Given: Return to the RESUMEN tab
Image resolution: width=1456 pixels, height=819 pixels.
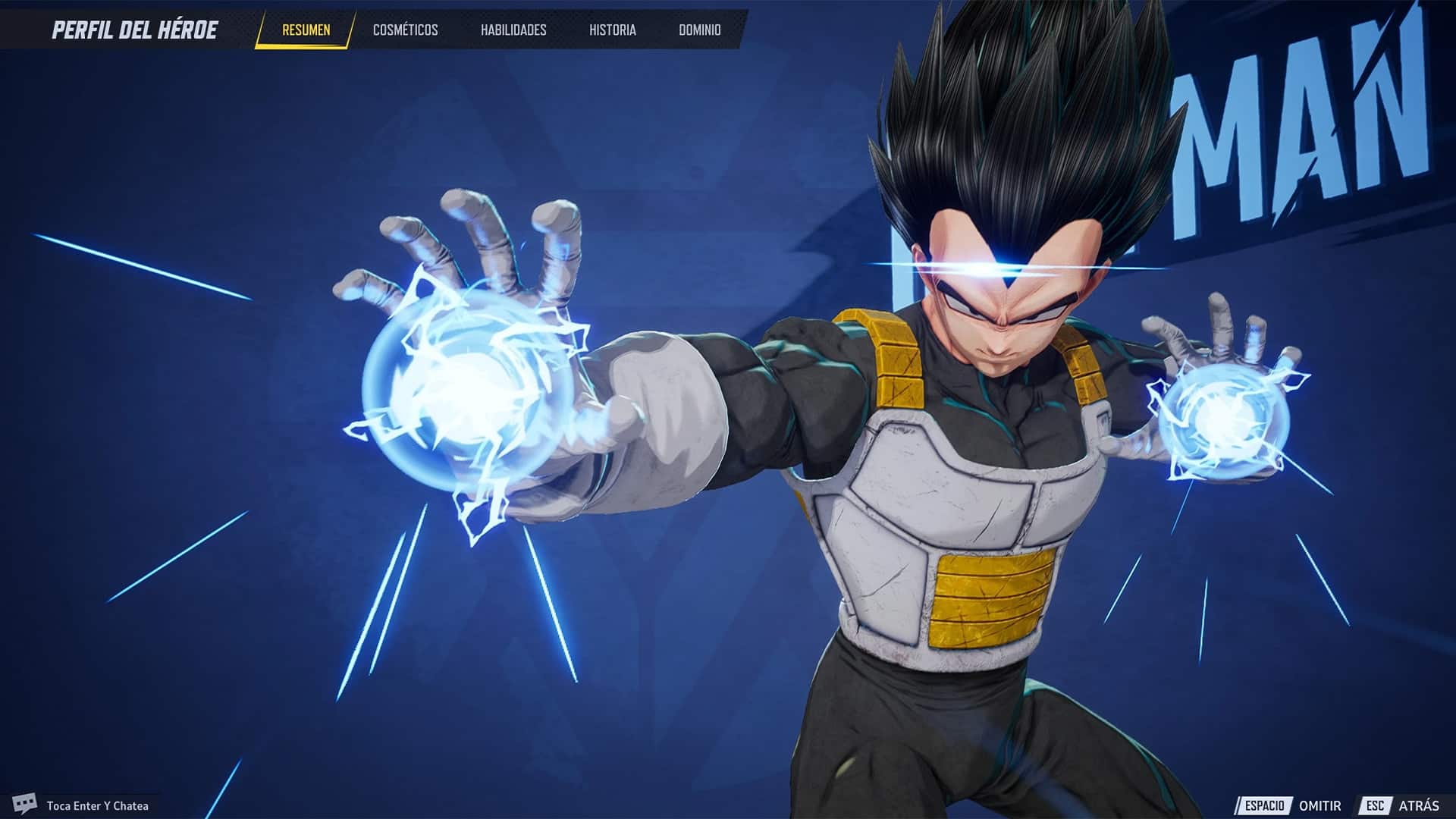Looking at the screenshot, I should click(x=306, y=31).
